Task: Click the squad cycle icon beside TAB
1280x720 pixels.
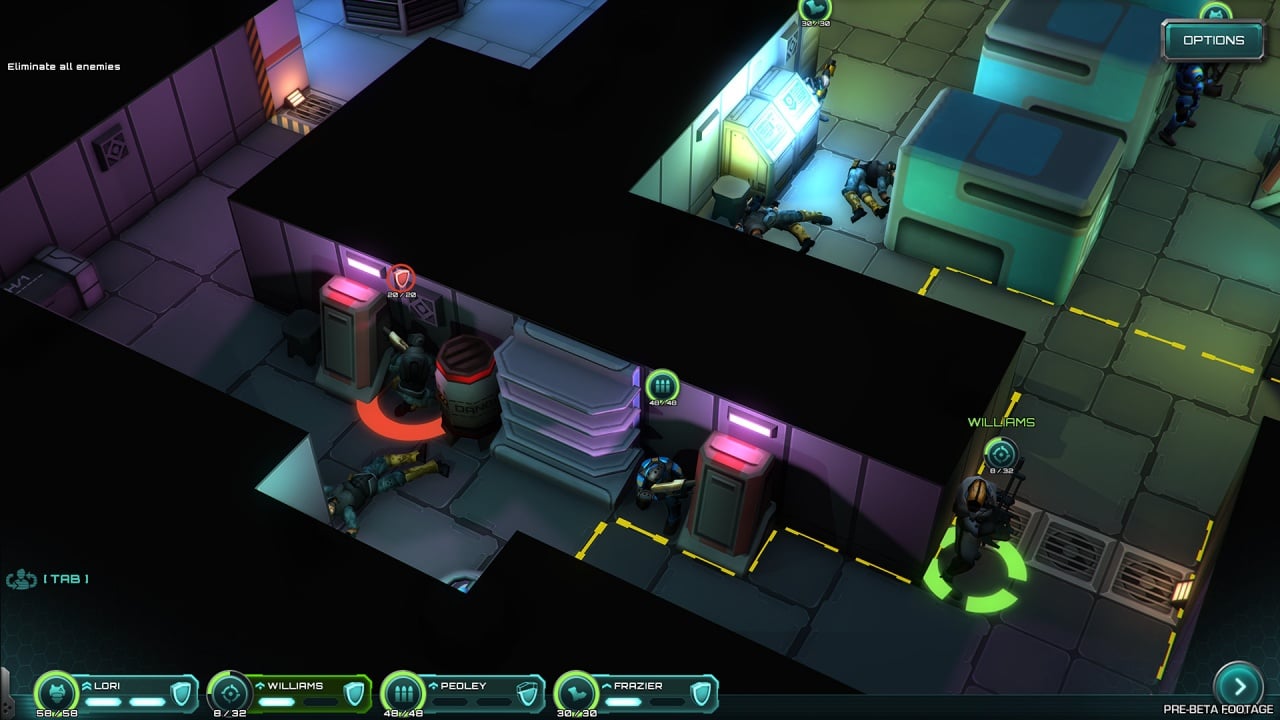Action: [21, 579]
